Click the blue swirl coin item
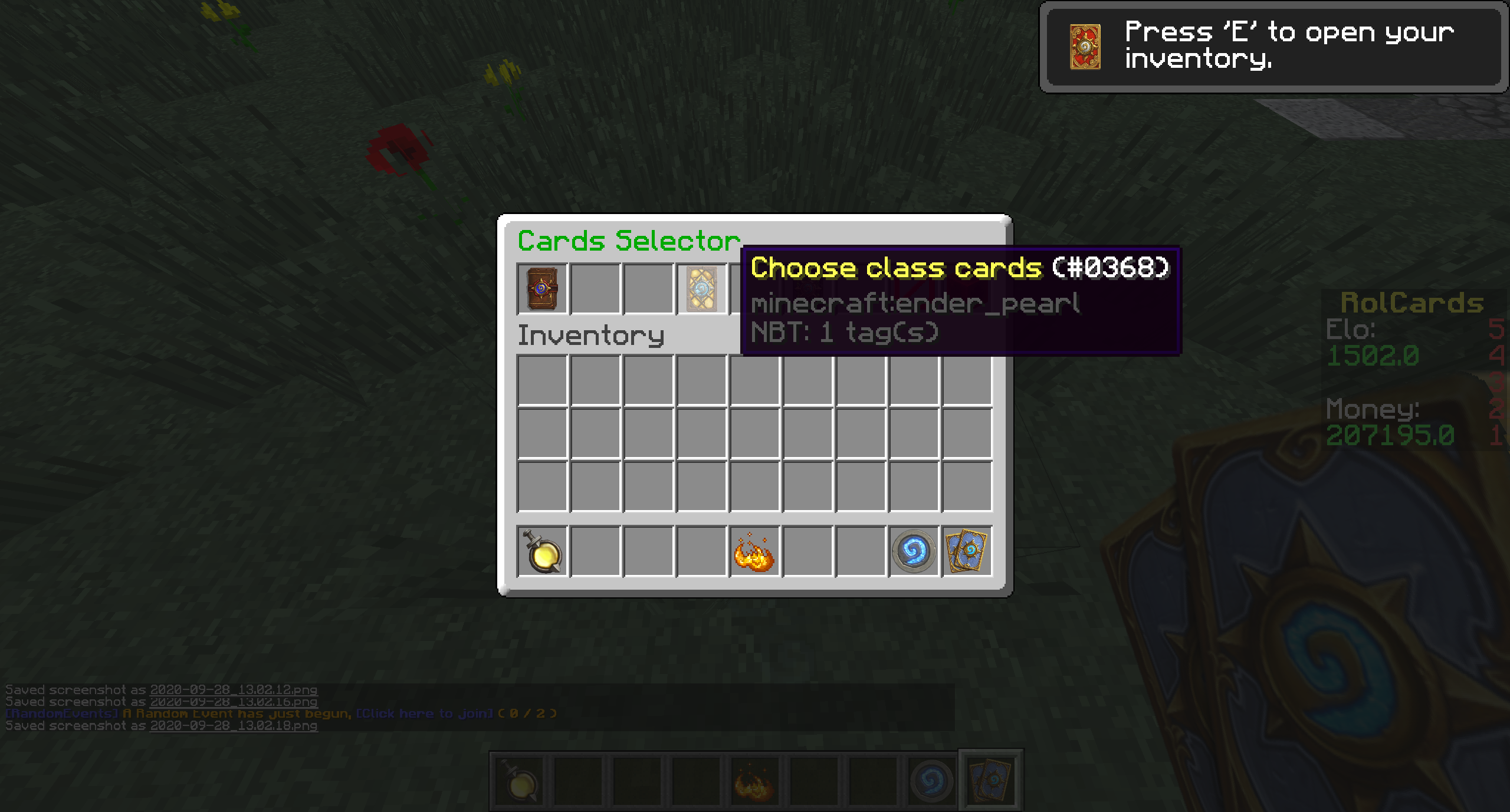The image size is (1510, 812). [x=914, y=552]
